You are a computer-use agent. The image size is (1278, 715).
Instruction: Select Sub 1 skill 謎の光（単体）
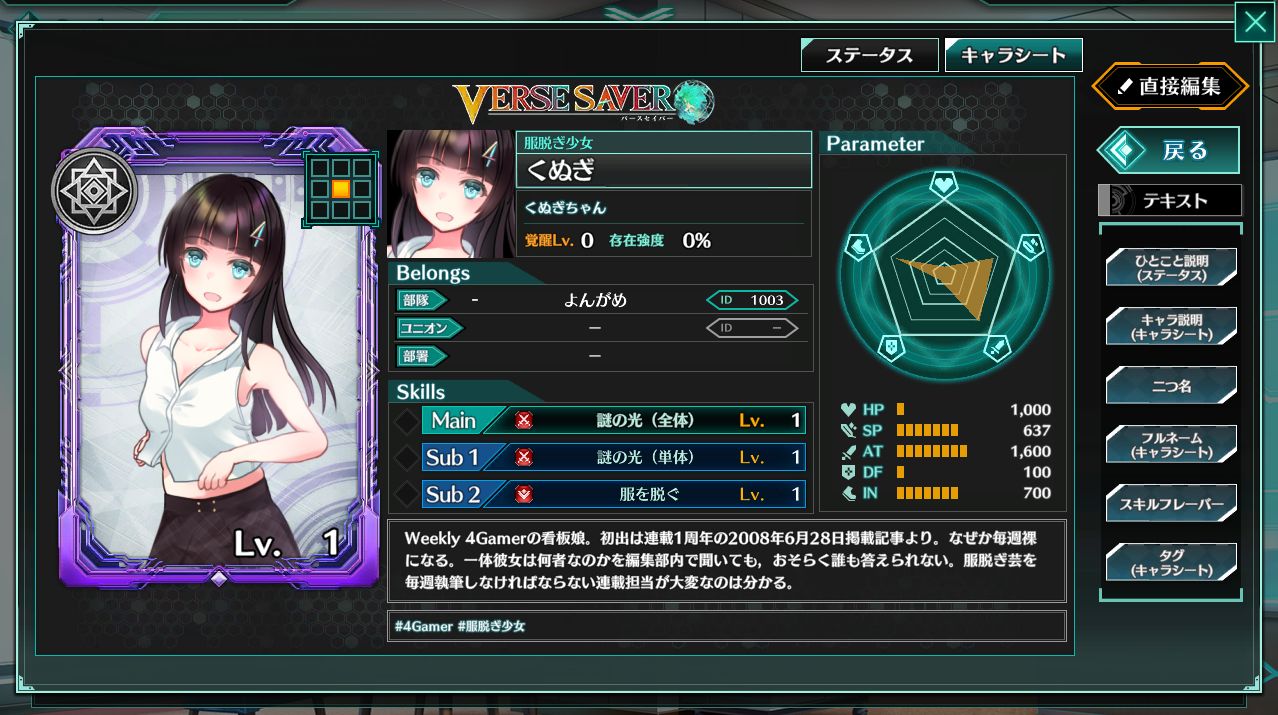click(x=613, y=458)
